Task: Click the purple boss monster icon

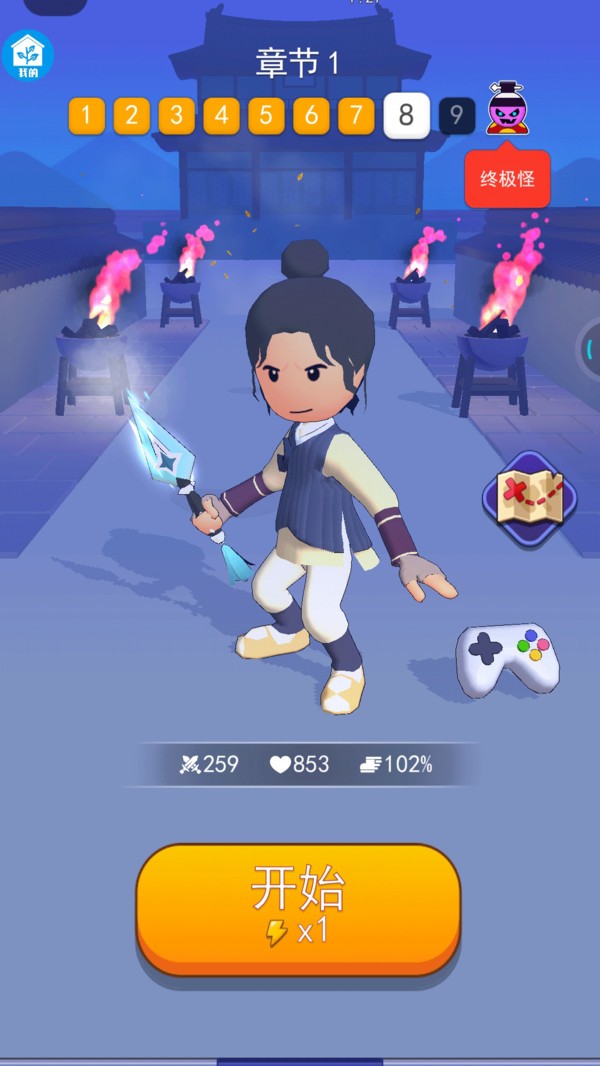Action: 507,110
